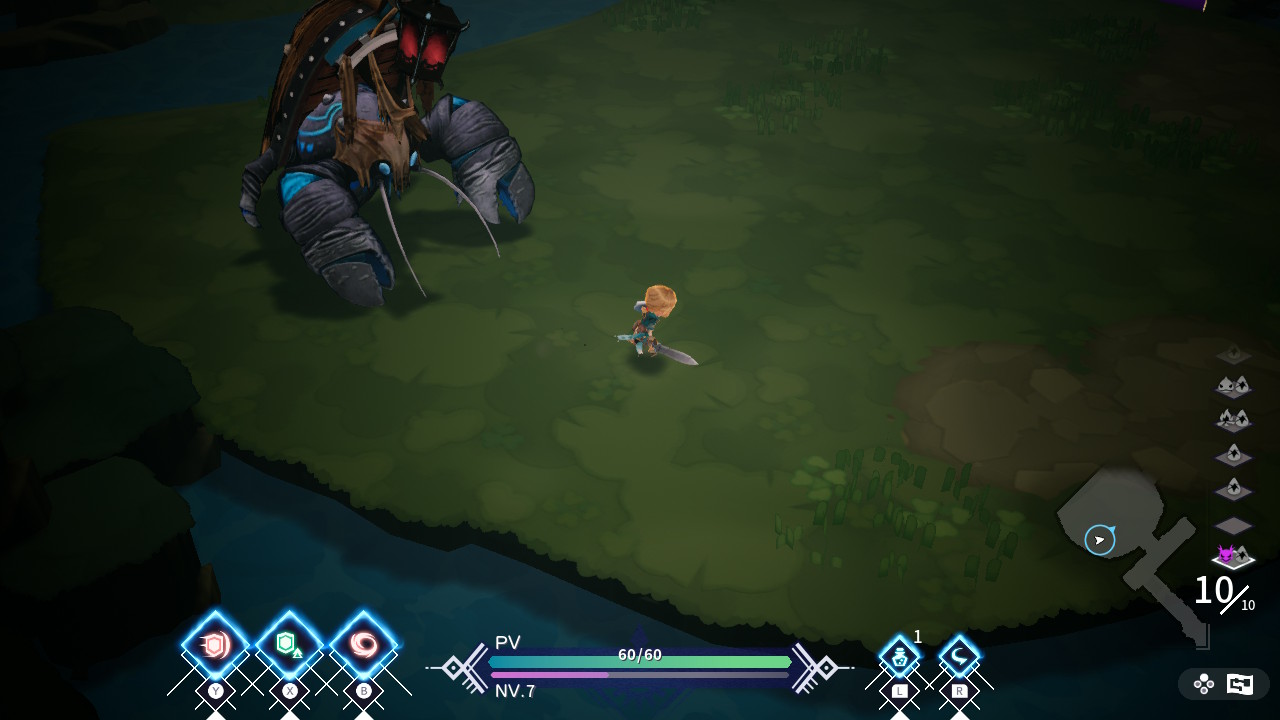Image resolution: width=1280 pixels, height=720 pixels.
Task: Use the green shield boost skill
Action: point(289,645)
